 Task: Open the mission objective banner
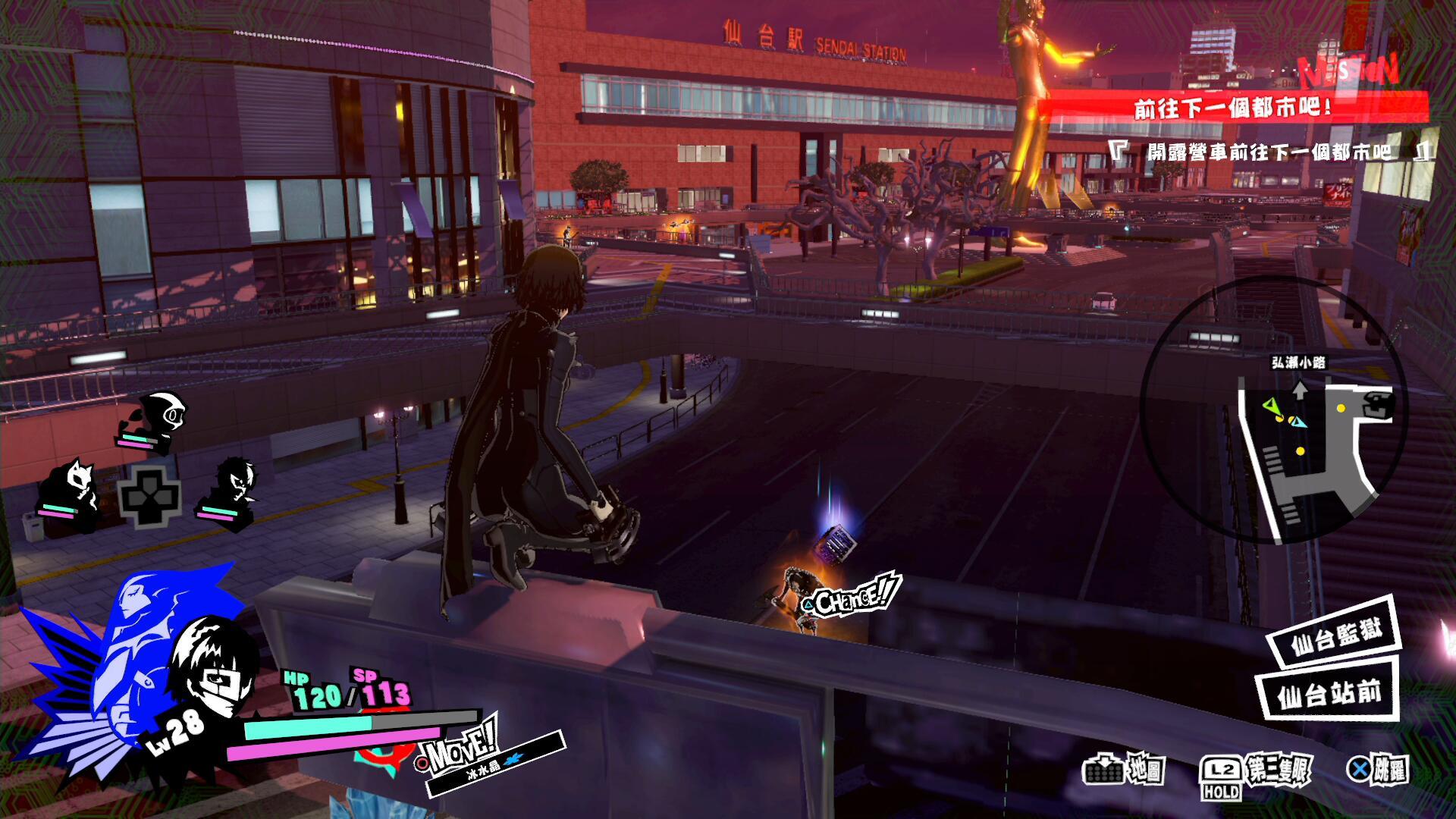(x=1232, y=107)
